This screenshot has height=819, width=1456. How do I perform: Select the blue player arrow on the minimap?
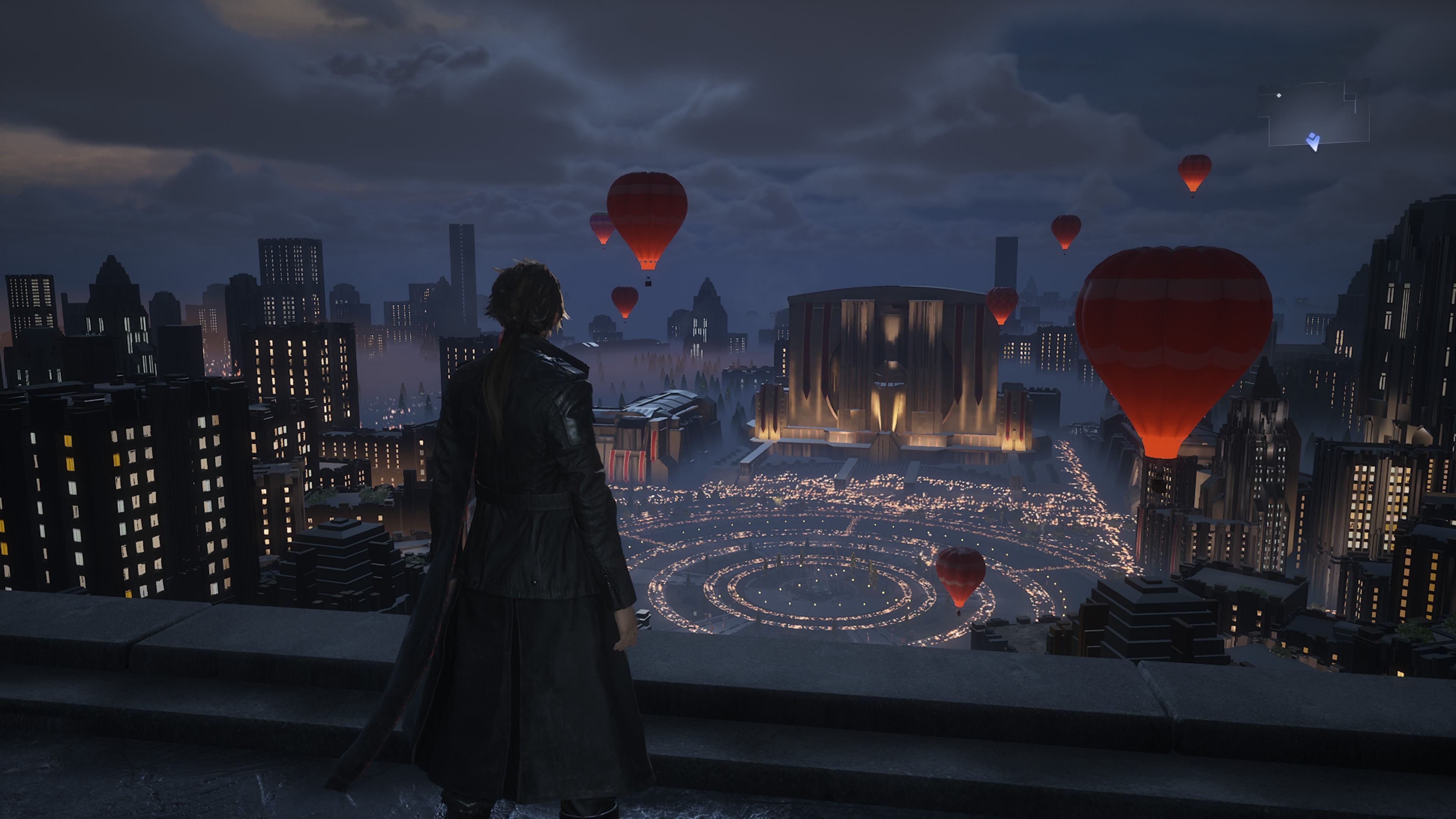(1313, 141)
